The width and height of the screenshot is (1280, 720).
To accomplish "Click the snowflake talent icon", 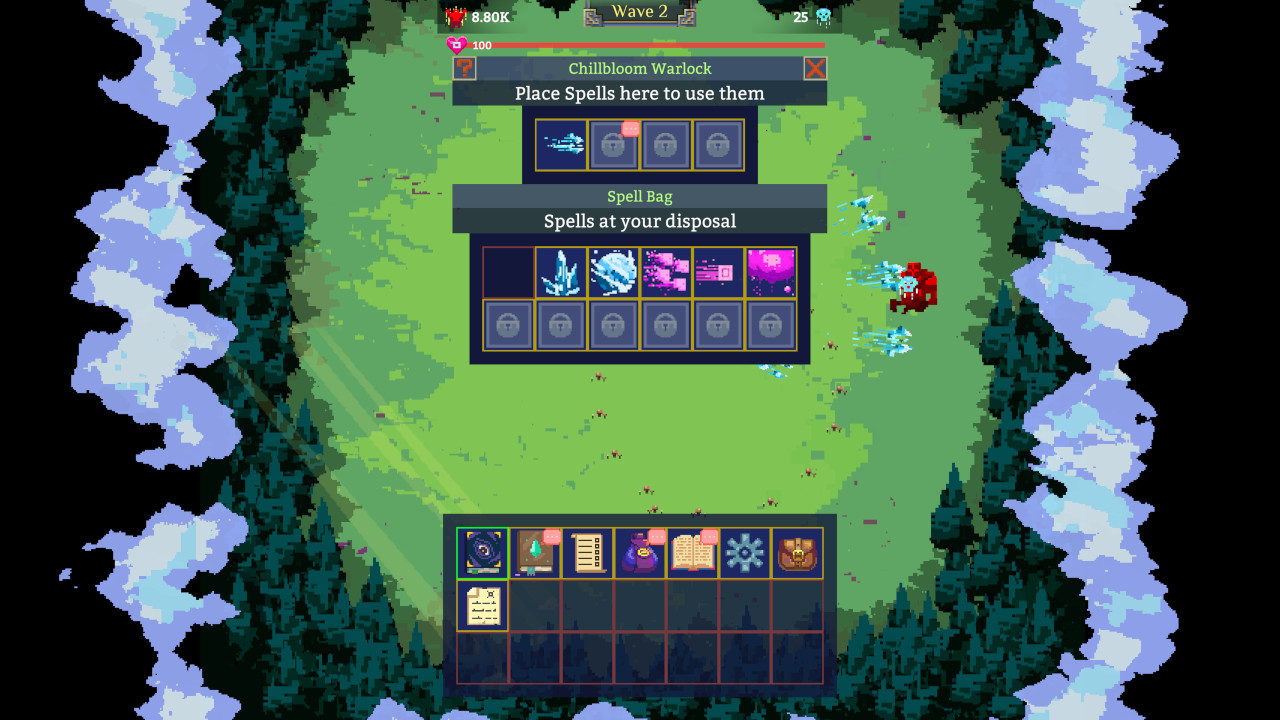I will click(745, 553).
